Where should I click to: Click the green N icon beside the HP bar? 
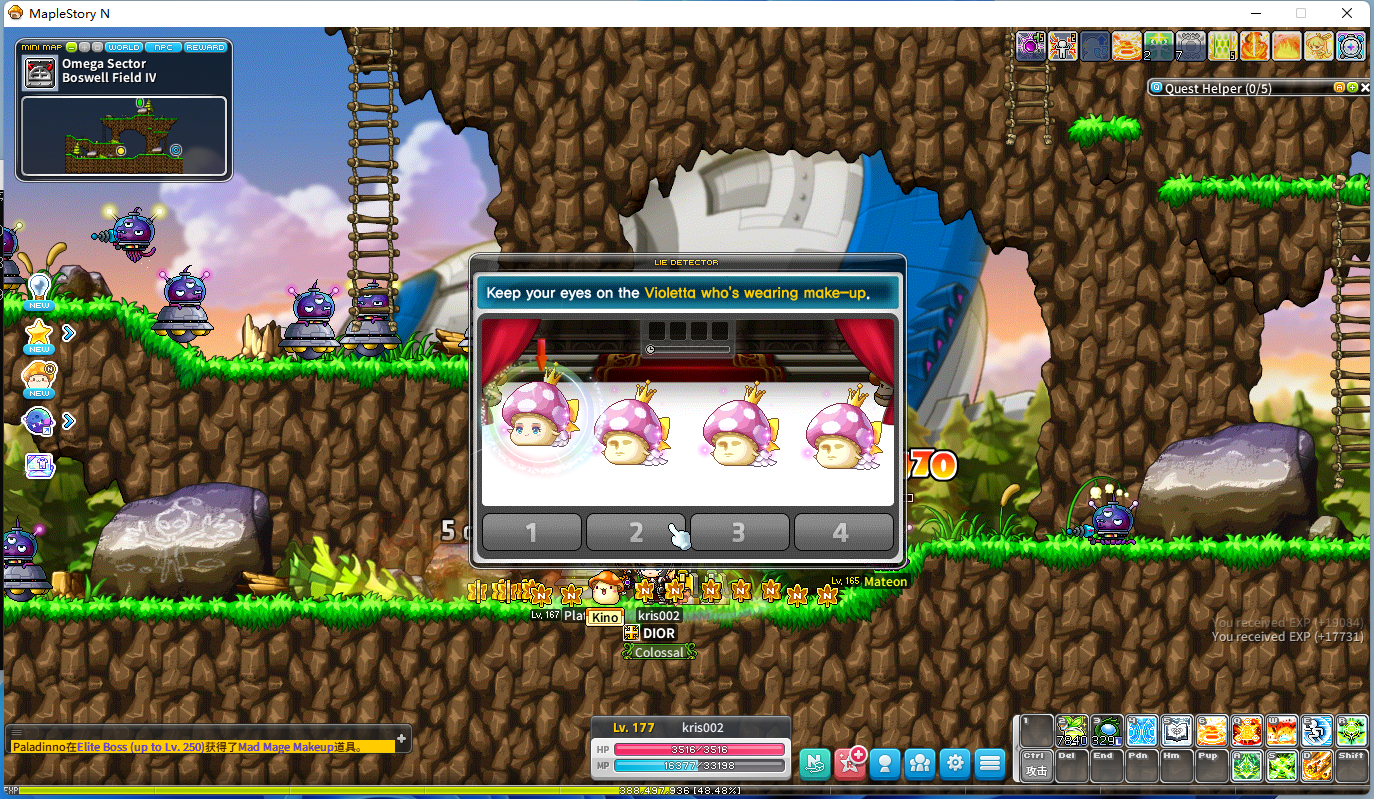pos(815,763)
